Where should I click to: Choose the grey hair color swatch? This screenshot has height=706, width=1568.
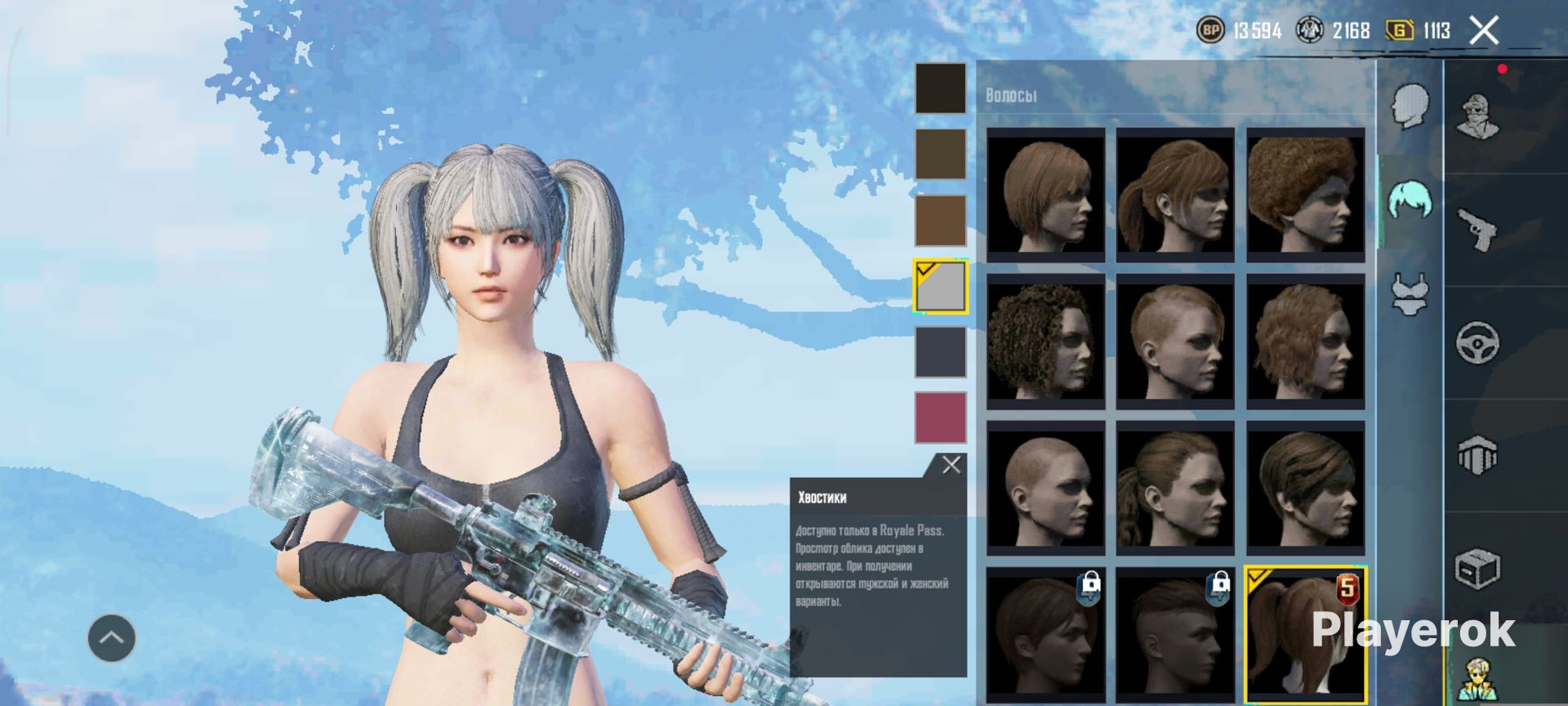(940, 287)
